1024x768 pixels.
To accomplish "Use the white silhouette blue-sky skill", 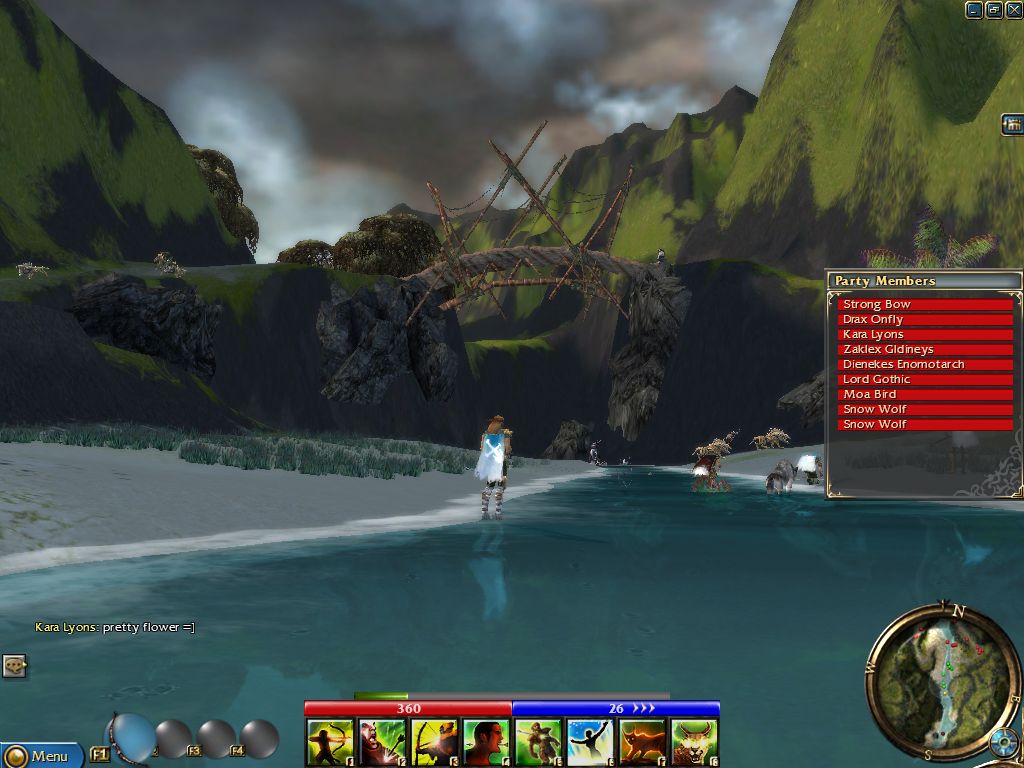I will [x=590, y=743].
